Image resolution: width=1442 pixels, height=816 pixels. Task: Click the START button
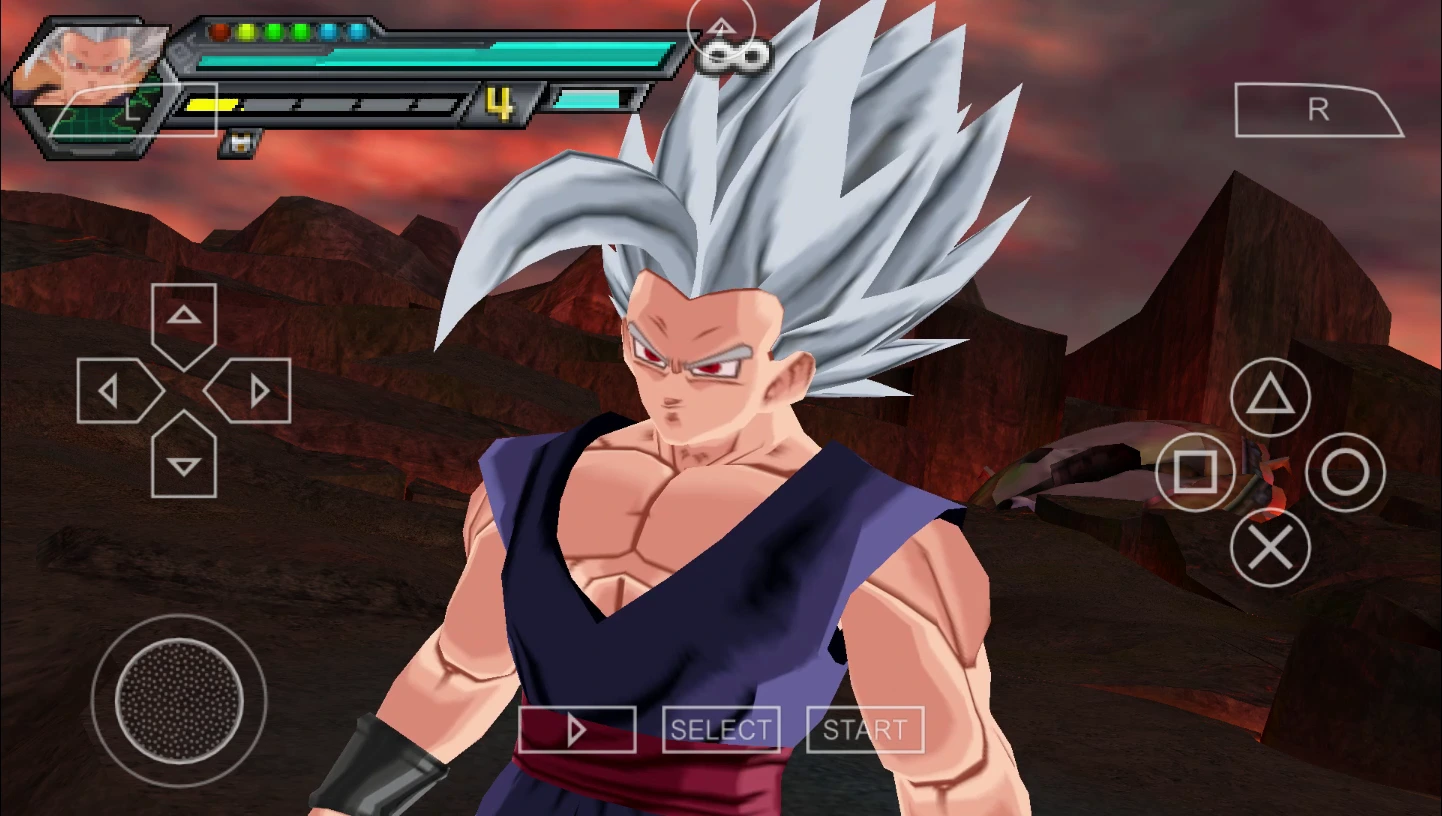click(x=865, y=730)
